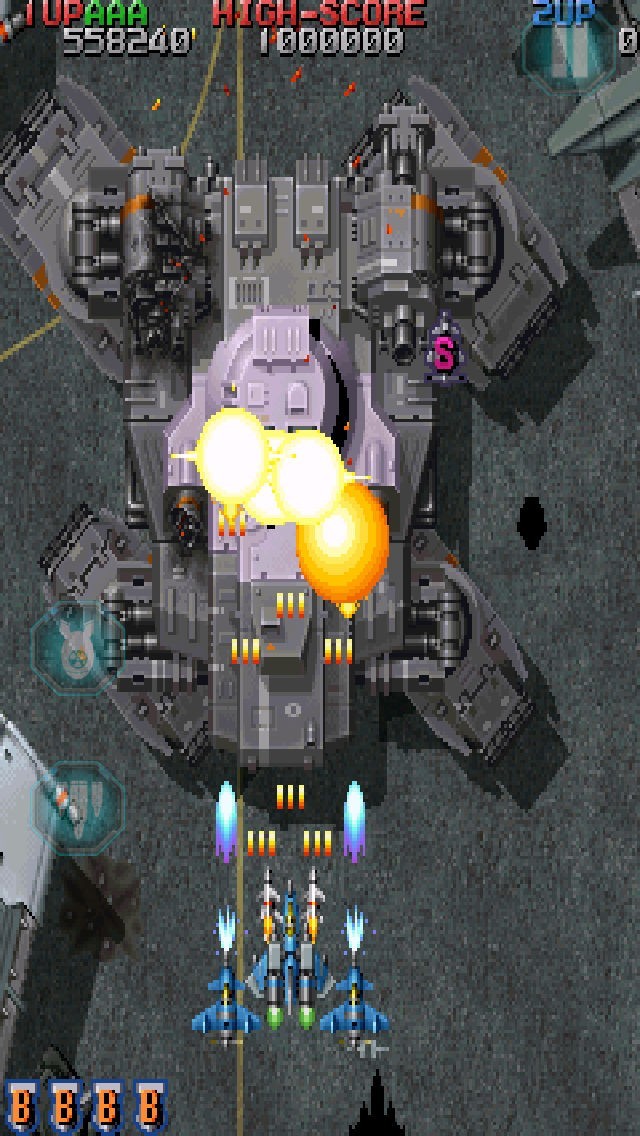Screen dimensions: 640x1136
Task: Launch a bomb with the bomb button
Action: click(x=74, y=648)
